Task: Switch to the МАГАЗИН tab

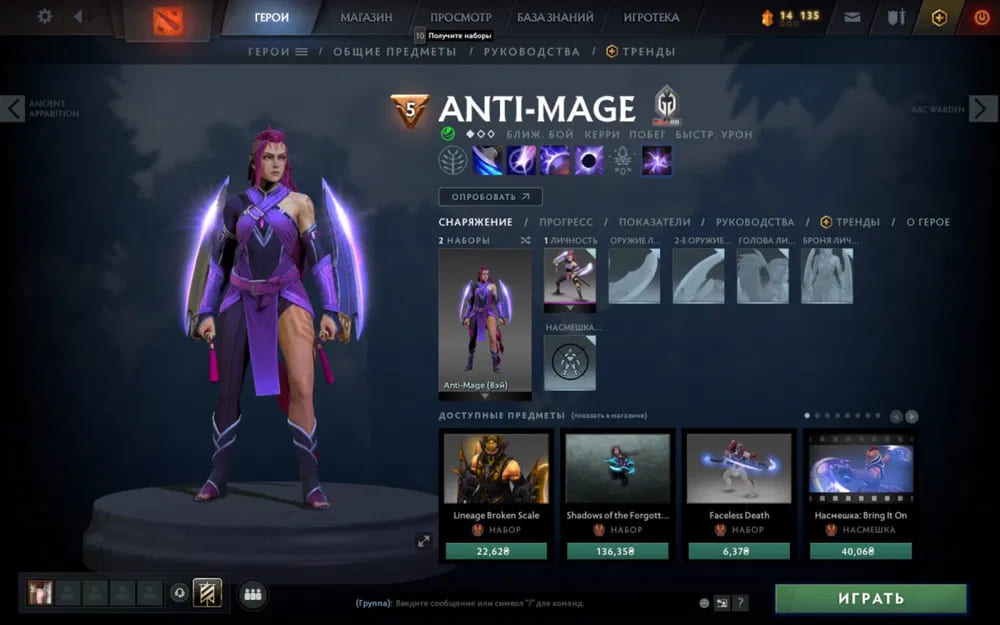Action: click(x=366, y=17)
